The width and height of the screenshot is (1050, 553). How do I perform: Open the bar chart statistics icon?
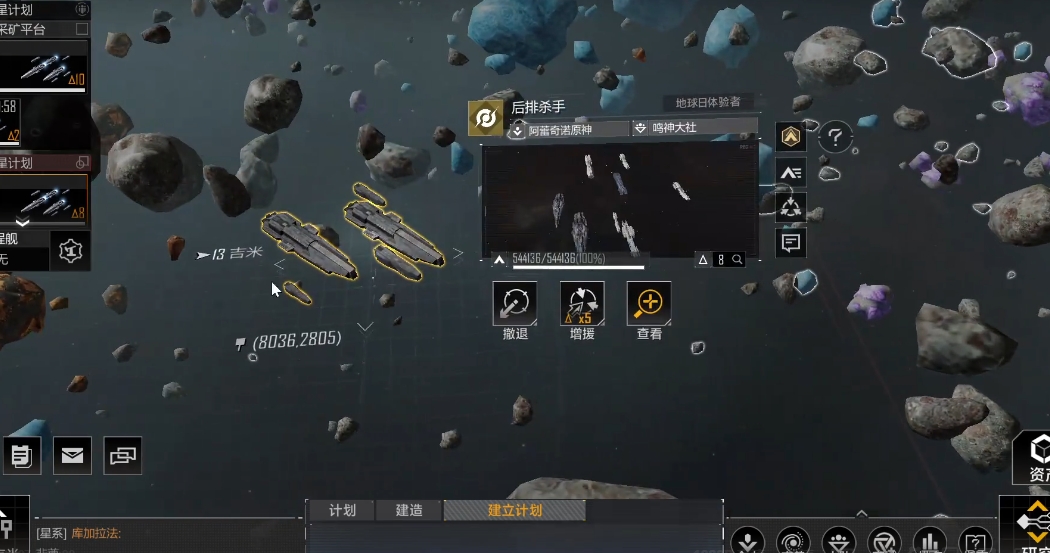(x=930, y=541)
